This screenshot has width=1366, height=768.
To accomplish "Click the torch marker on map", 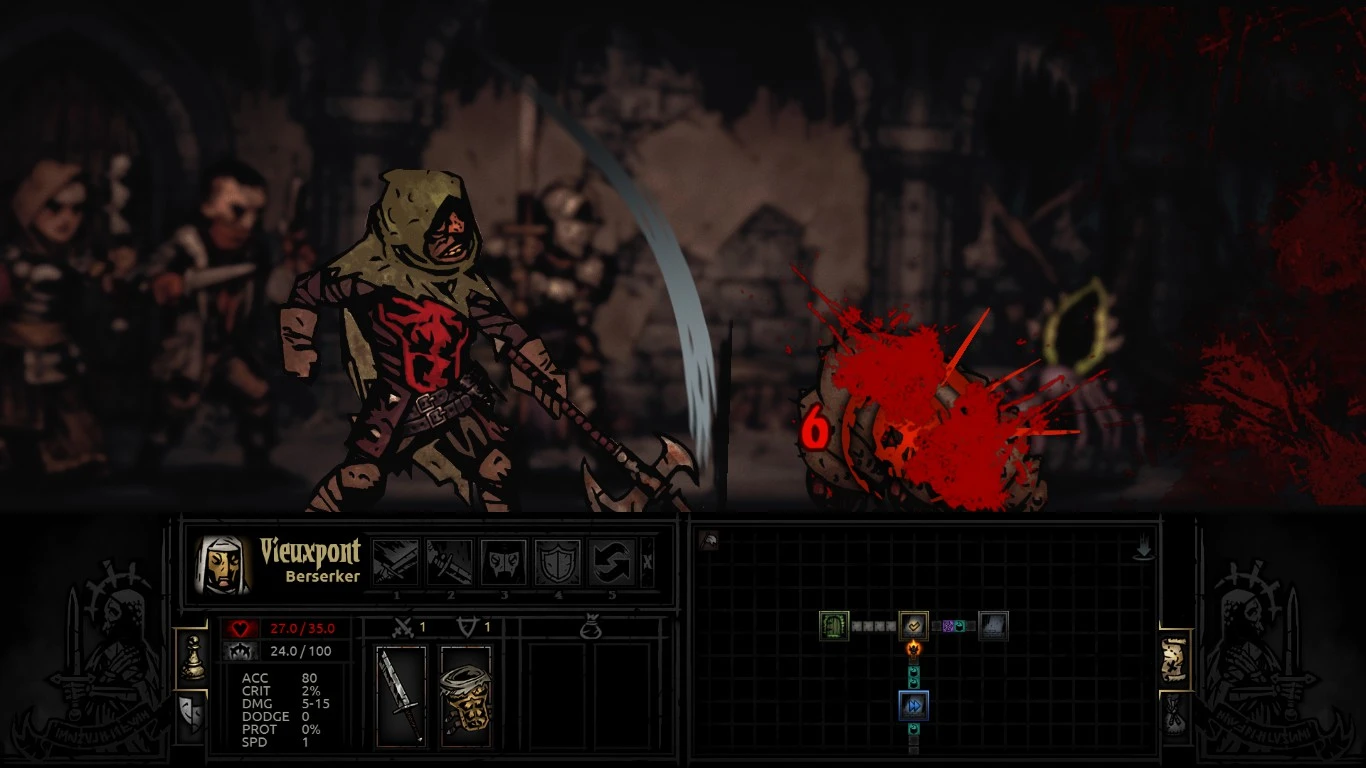I will [x=913, y=649].
